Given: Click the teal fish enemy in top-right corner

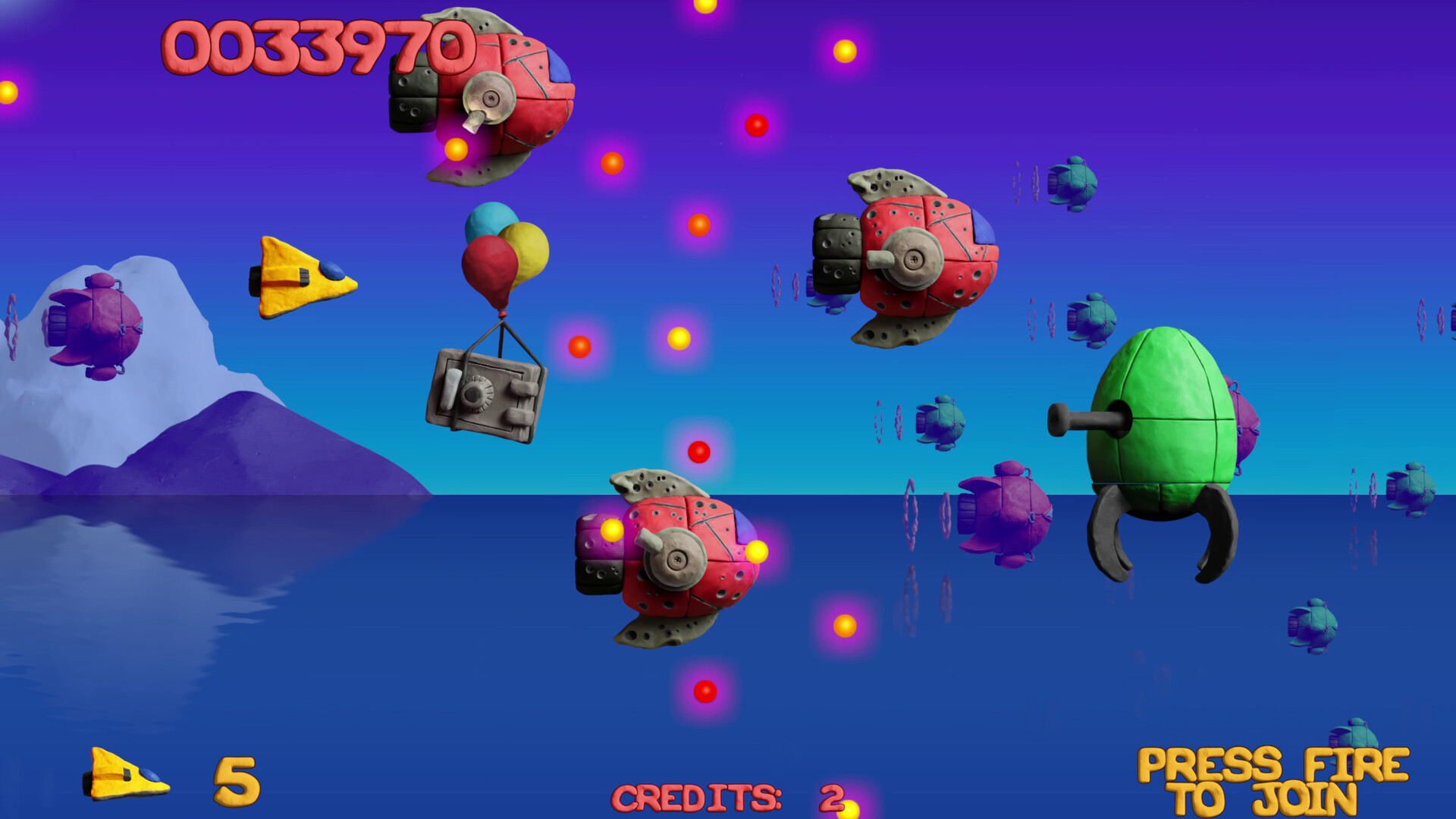Looking at the screenshot, I should [x=1073, y=182].
